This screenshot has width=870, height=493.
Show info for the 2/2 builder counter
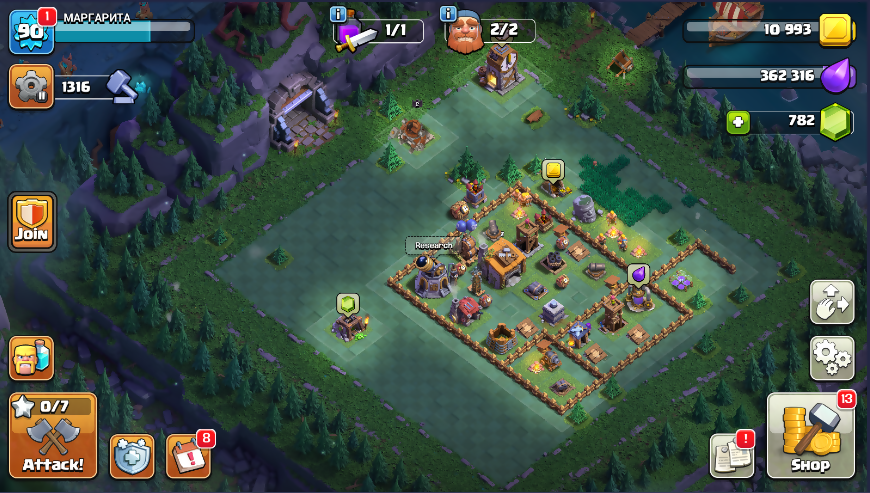[448, 14]
